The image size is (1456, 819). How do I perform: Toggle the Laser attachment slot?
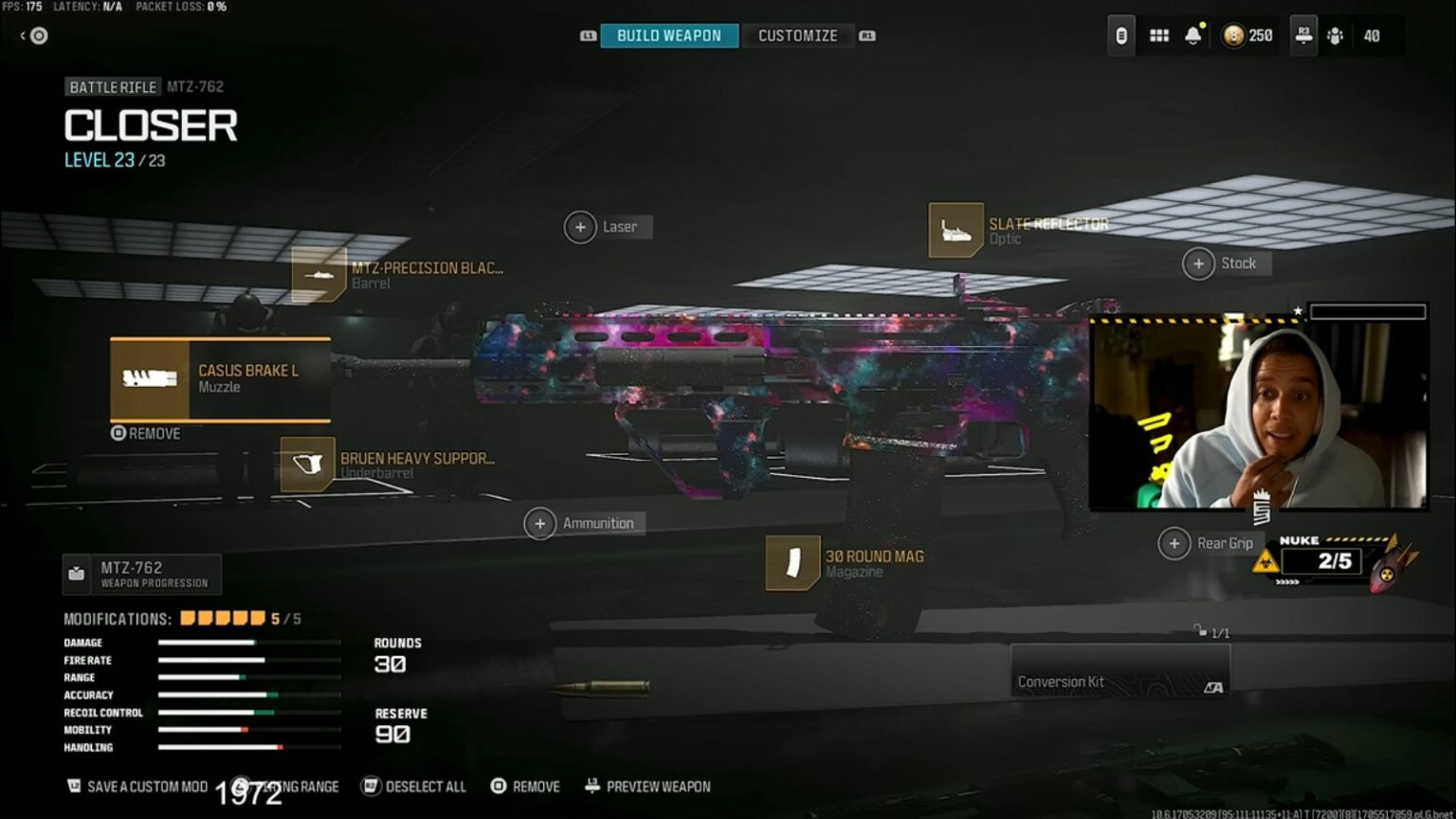click(580, 227)
